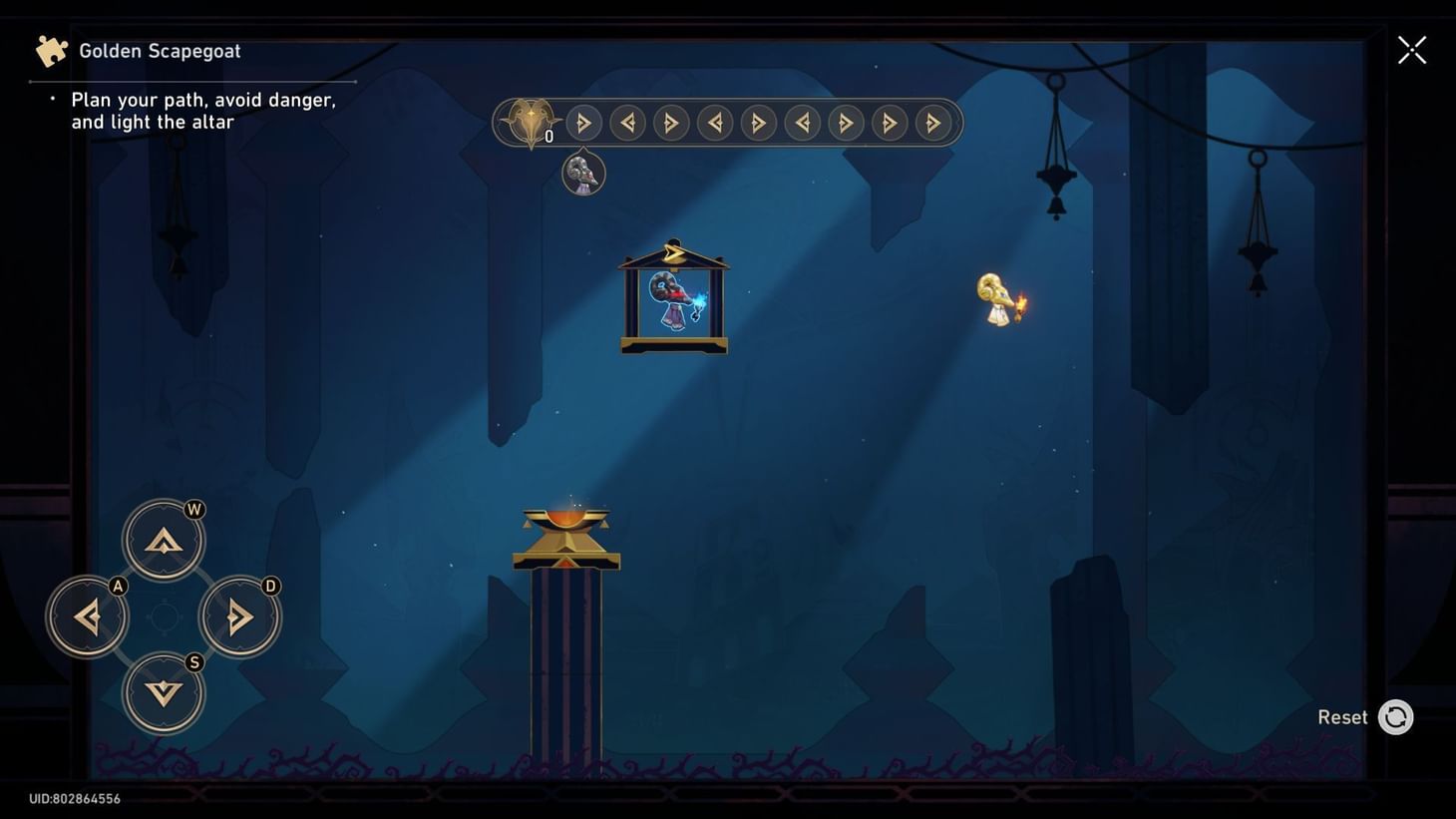1456x819 pixels.
Task: Click the sixth left-arrow slot in the sequence
Action: pos(802,122)
